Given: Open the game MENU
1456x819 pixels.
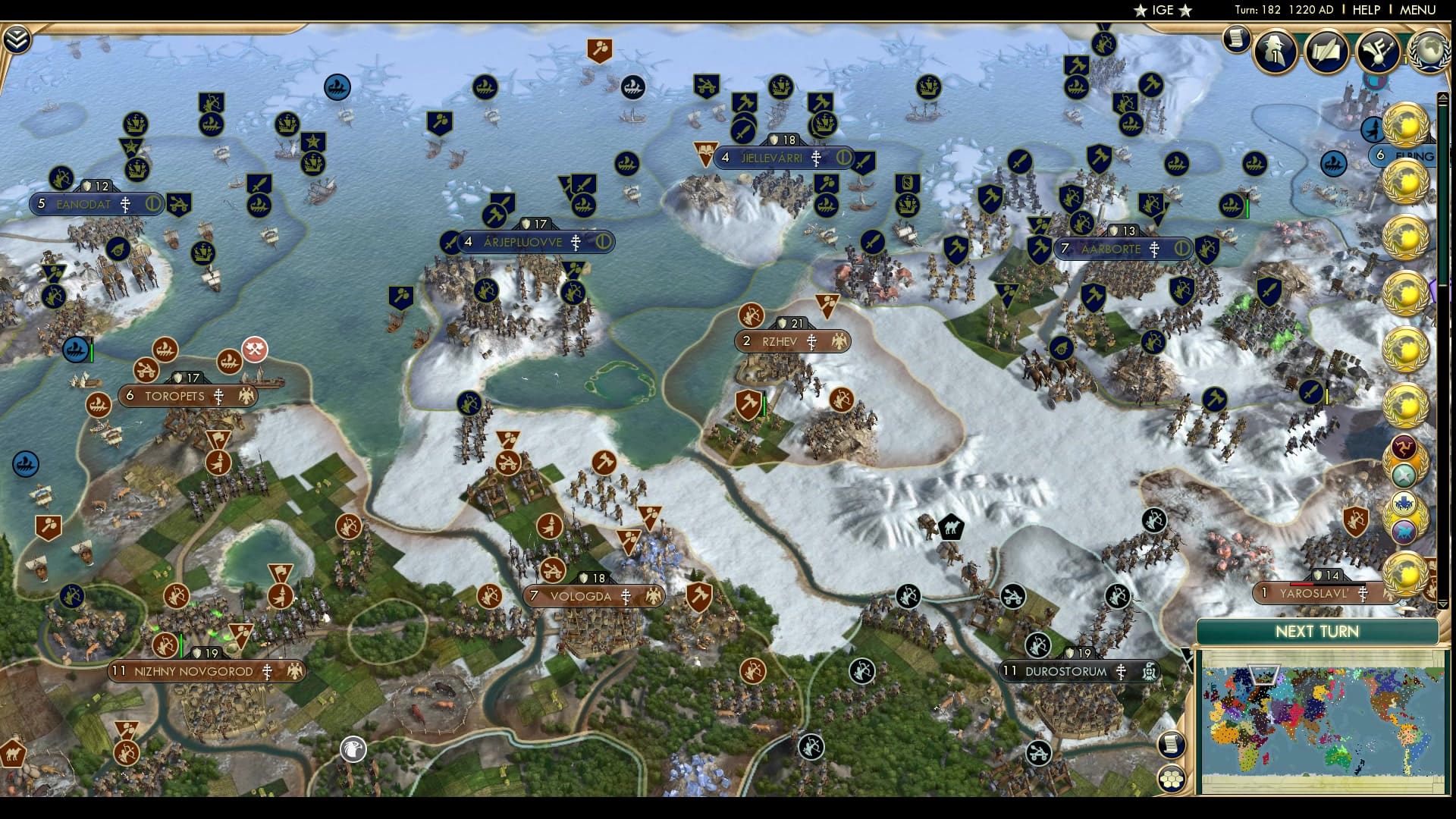Looking at the screenshot, I should [1417, 10].
